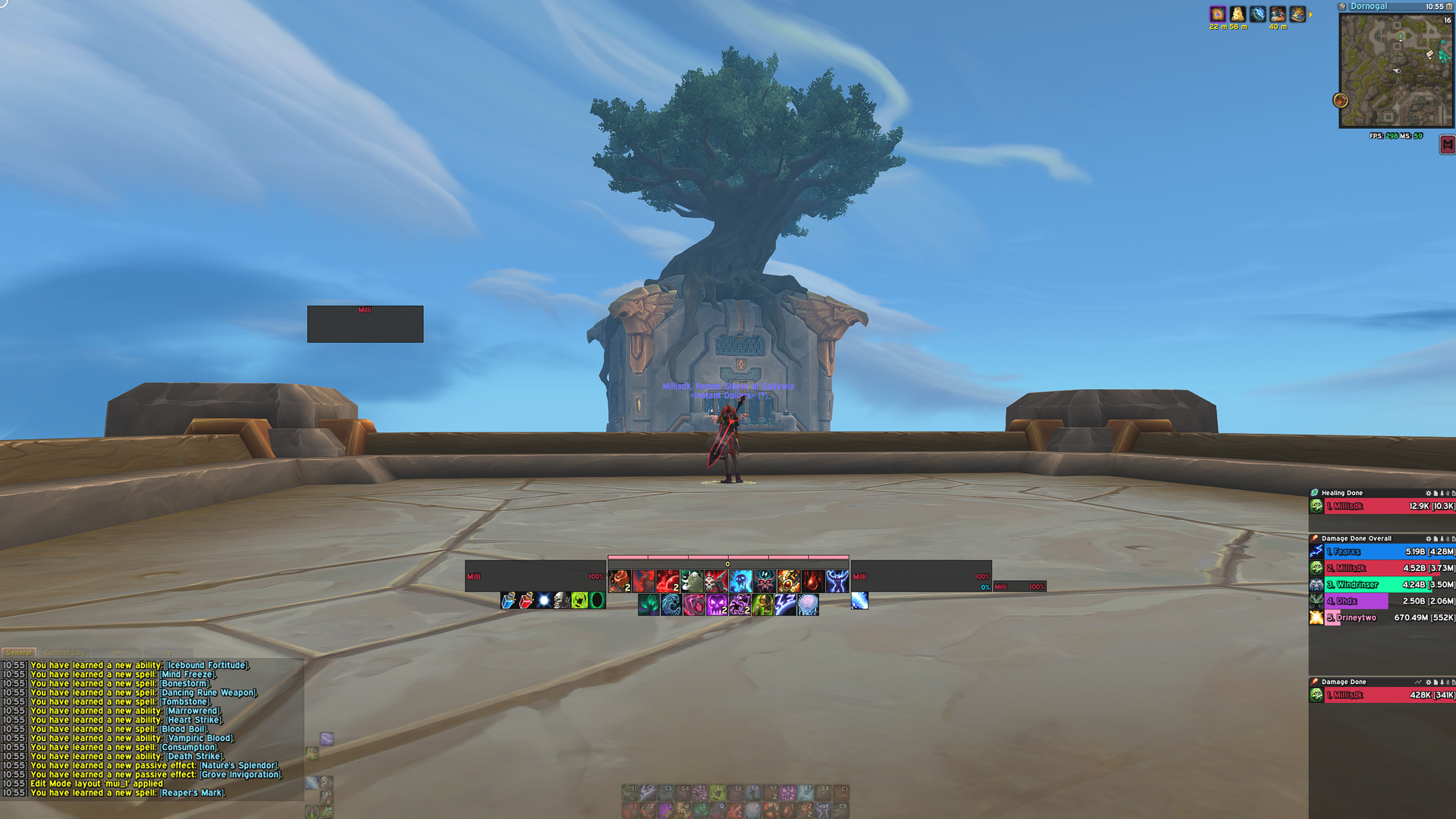Click the report icon on the Healing Done window

(1436, 493)
